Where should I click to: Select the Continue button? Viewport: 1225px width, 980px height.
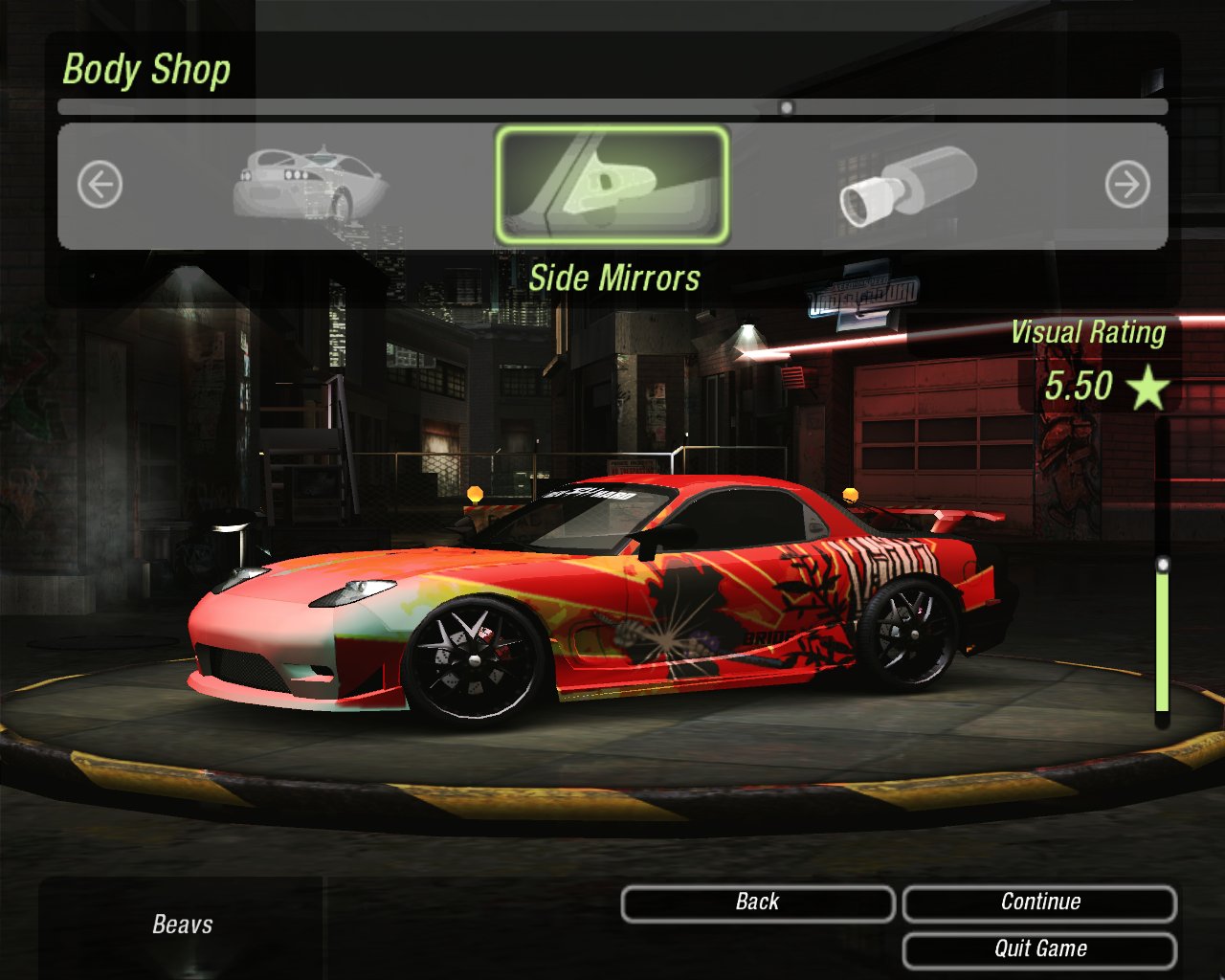click(x=1039, y=902)
